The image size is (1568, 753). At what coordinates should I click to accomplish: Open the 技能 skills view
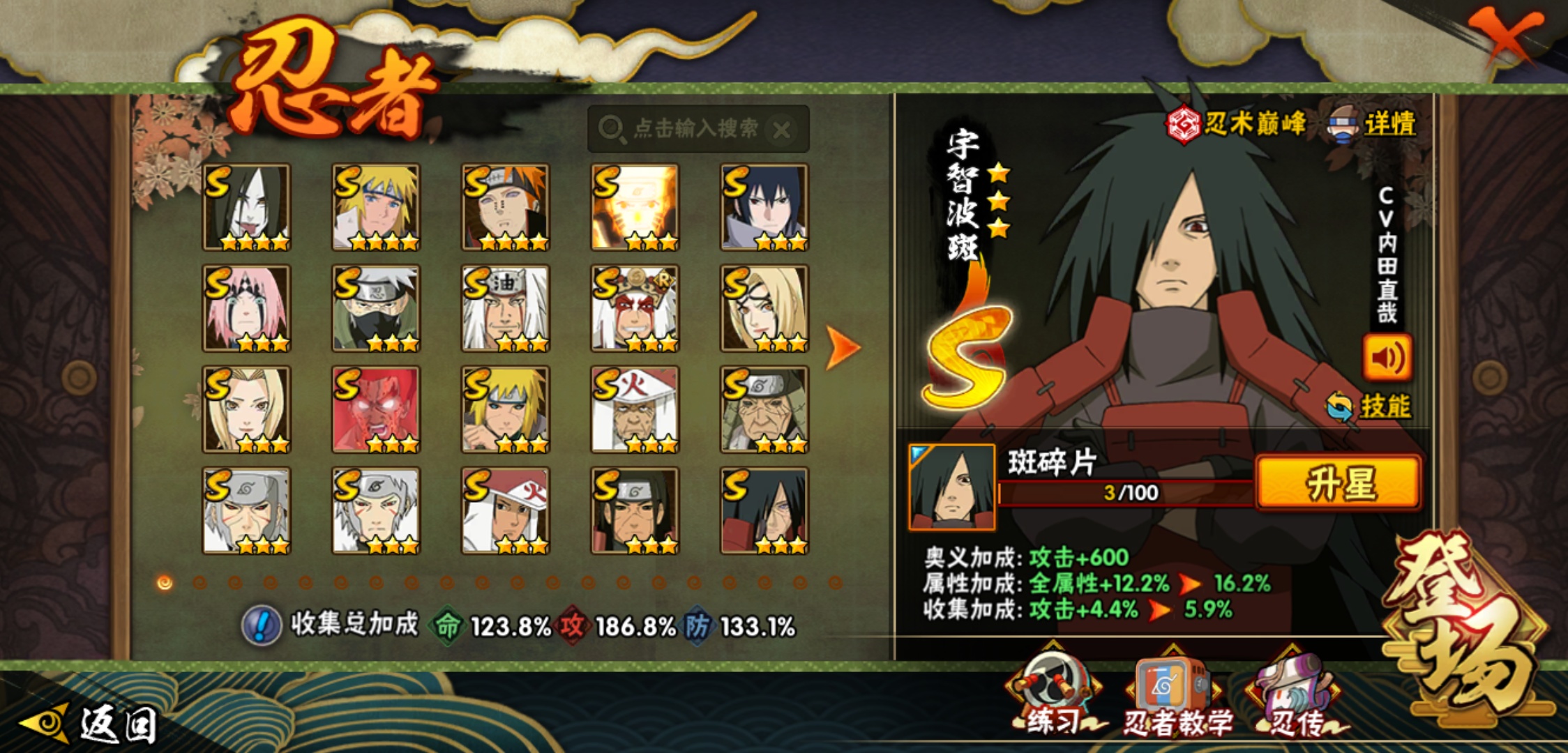tap(1370, 406)
